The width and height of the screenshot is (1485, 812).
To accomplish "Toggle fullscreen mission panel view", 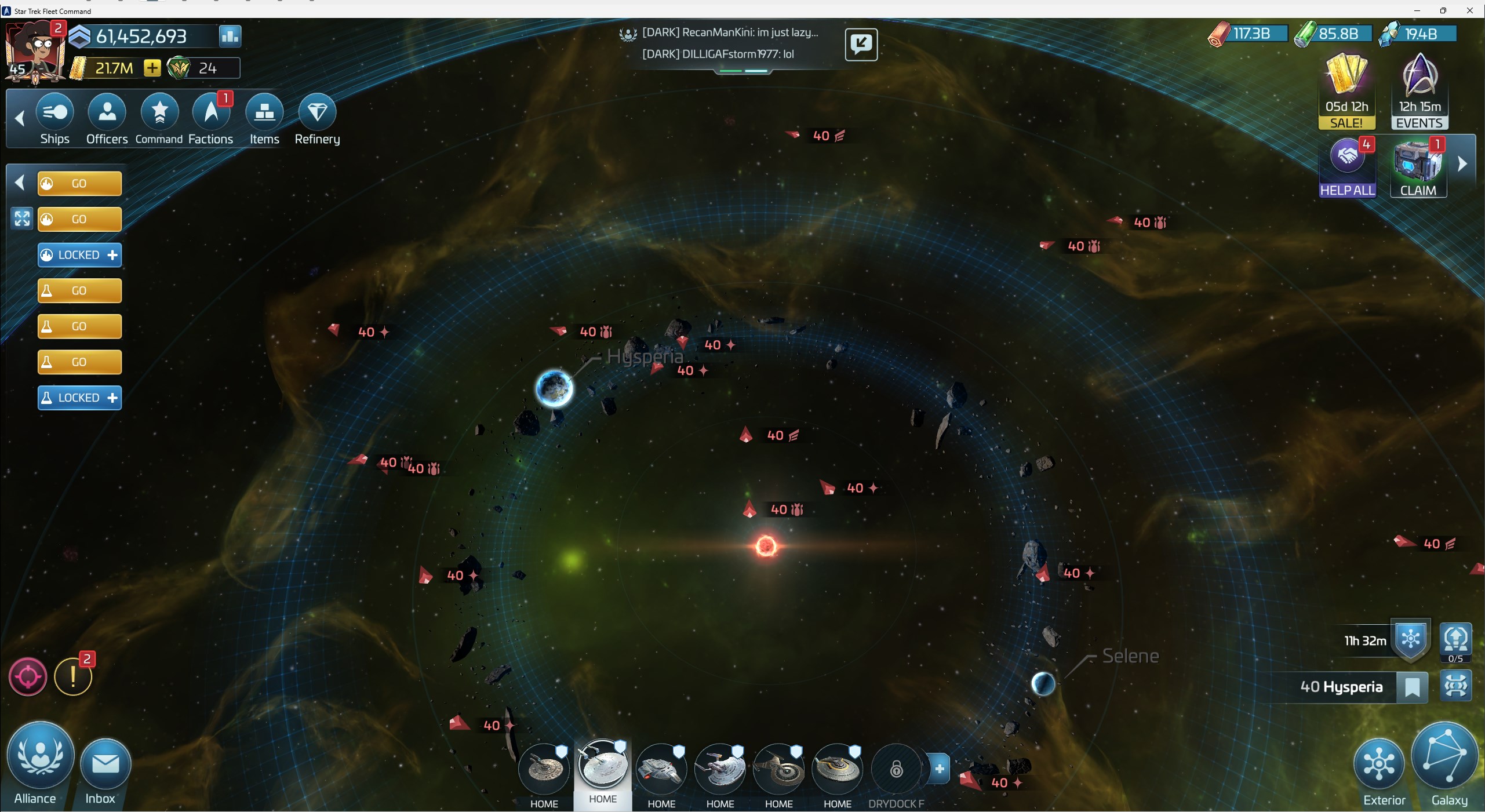I will (x=21, y=219).
